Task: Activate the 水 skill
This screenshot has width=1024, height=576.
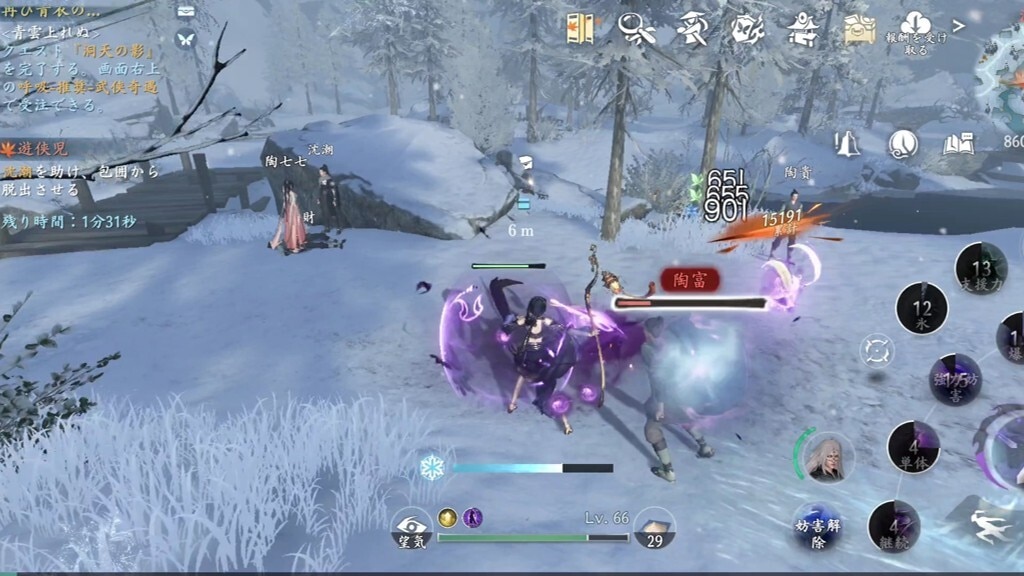Action: [x=921, y=308]
